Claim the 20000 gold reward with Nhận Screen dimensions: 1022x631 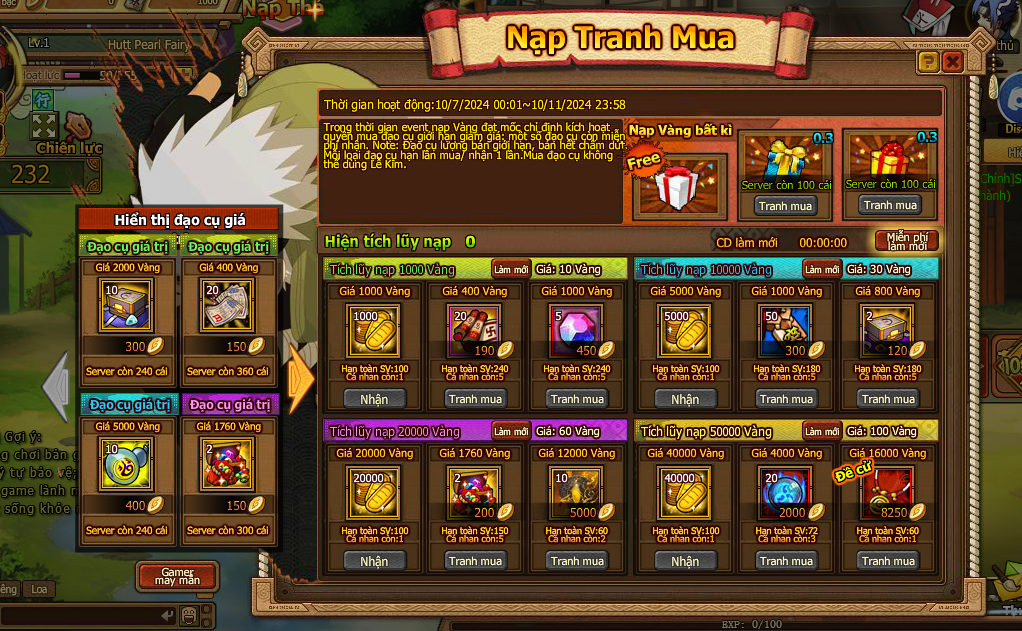374,561
